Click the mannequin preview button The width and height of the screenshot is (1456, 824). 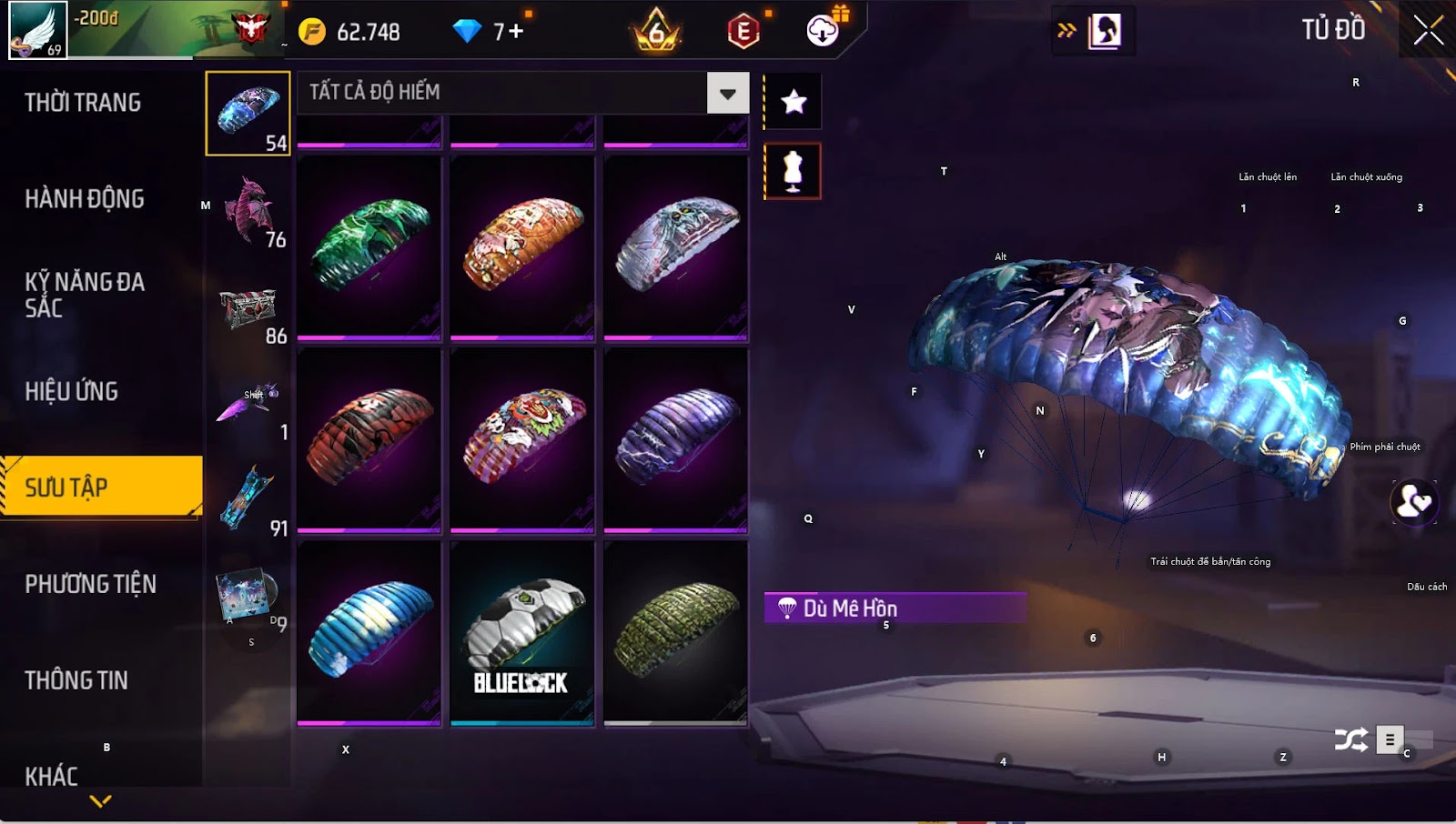click(793, 171)
